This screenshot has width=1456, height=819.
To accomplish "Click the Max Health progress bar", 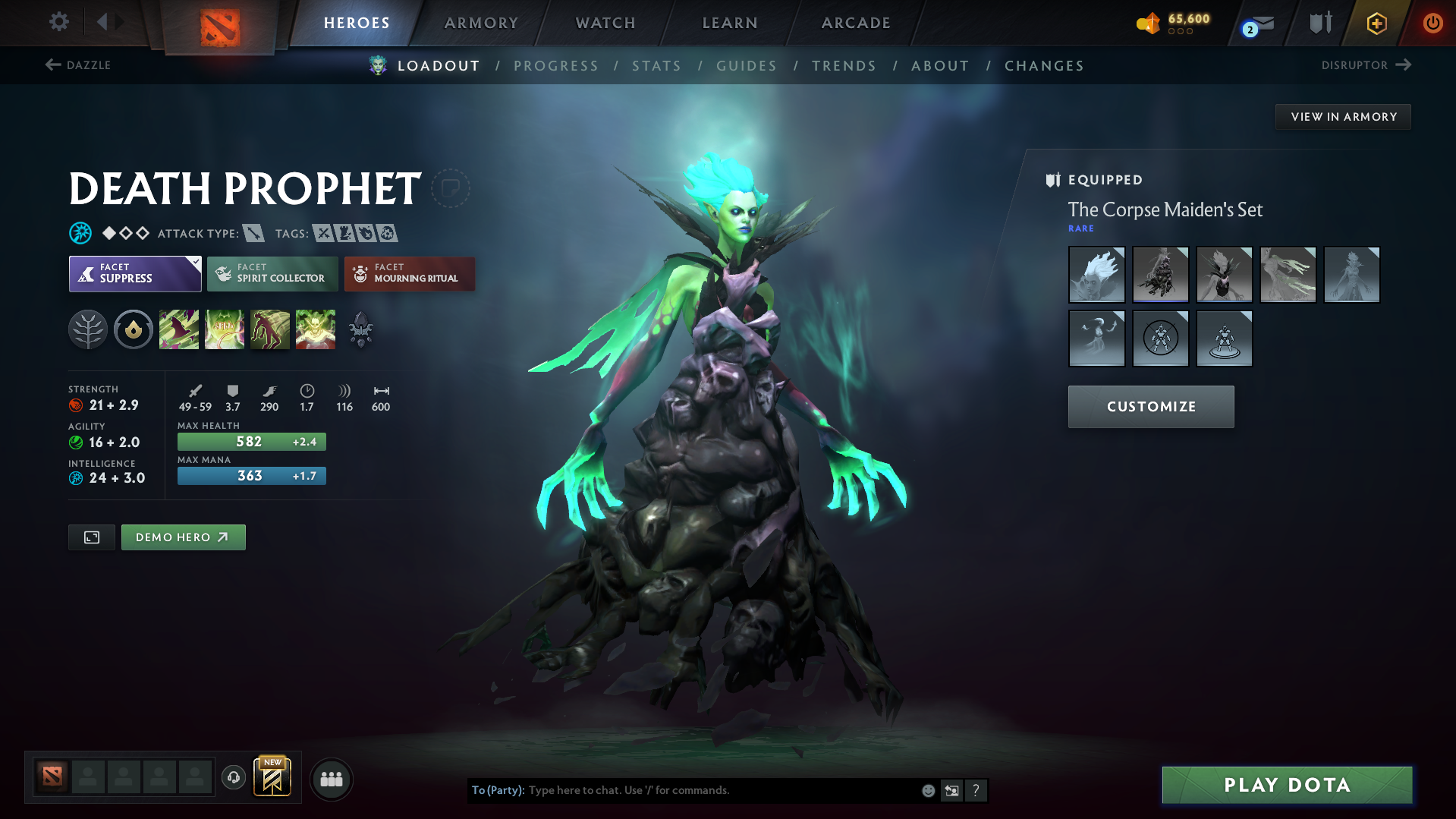I will pyautogui.click(x=251, y=441).
